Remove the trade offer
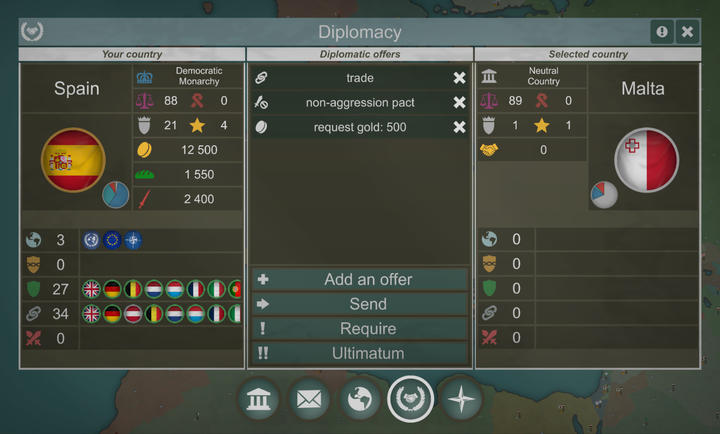 [459, 78]
